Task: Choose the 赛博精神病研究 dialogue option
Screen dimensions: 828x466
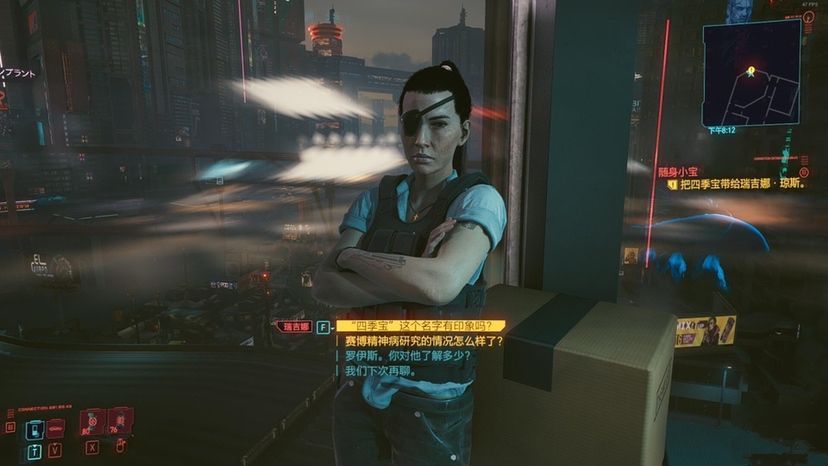Action: (x=424, y=340)
